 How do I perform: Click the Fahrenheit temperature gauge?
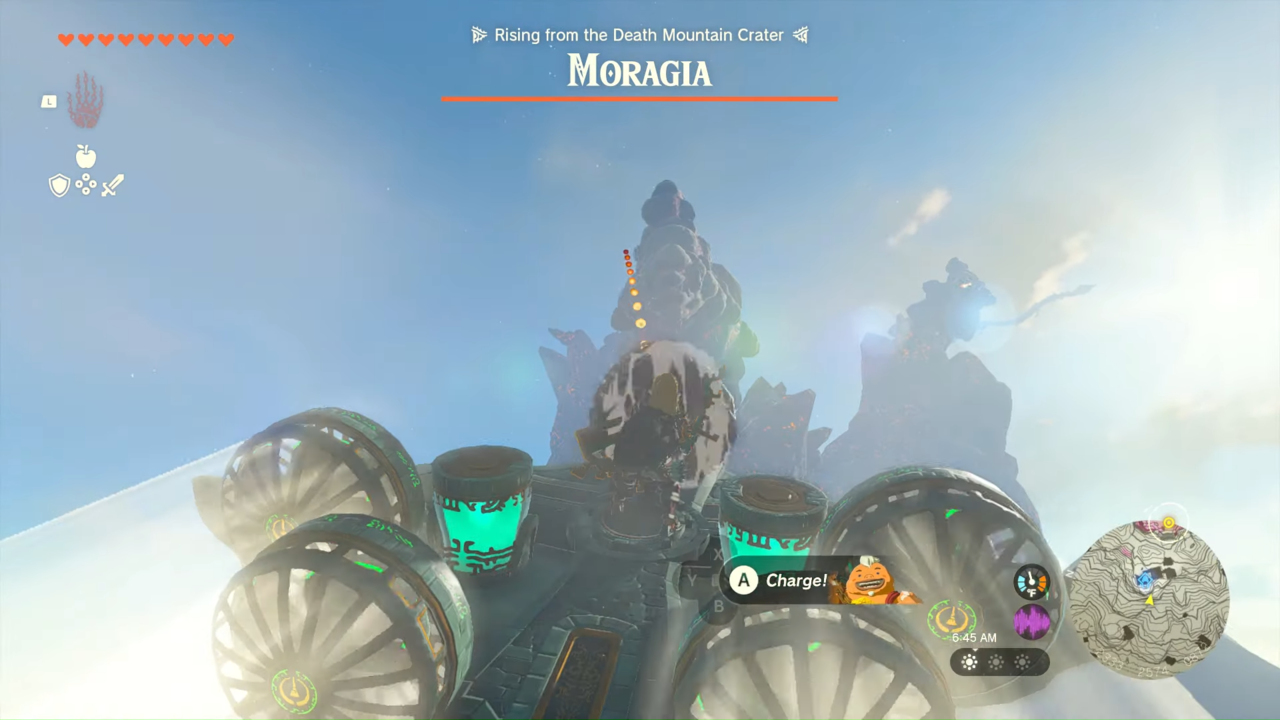coord(1030,582)
